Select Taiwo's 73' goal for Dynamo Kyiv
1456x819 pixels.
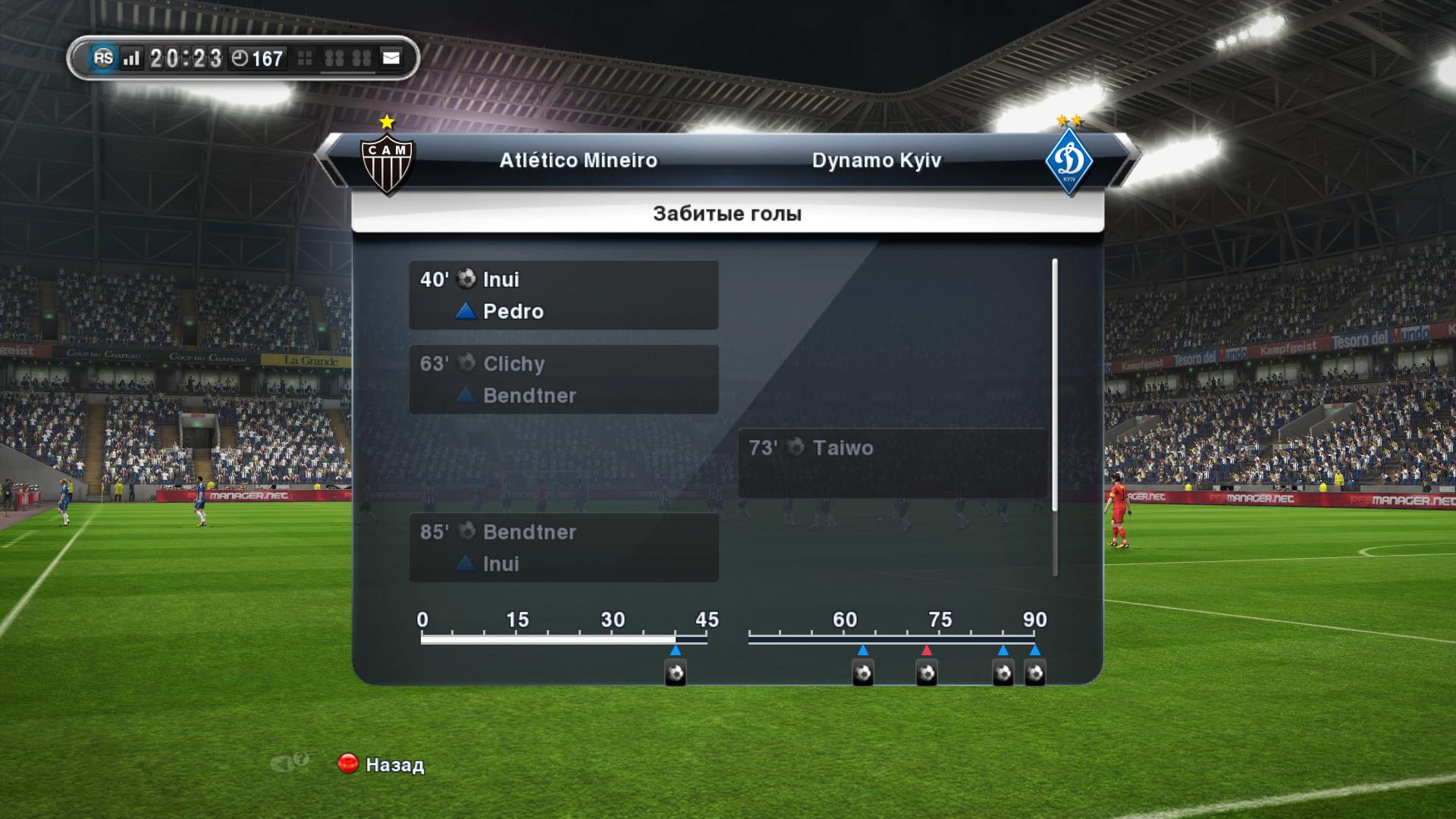click(892, 463)
